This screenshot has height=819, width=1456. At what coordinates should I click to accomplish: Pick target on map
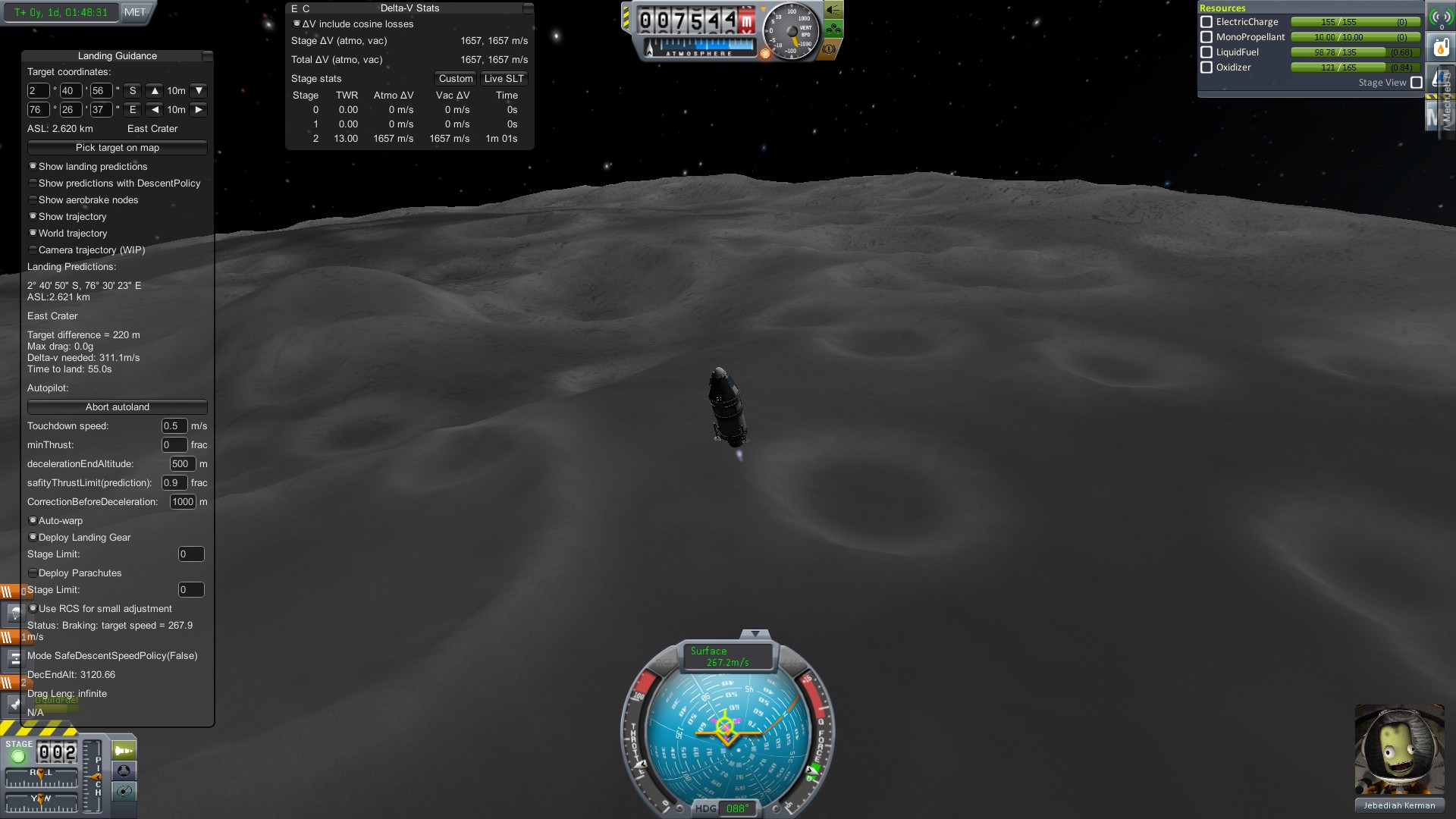pyautogui.click(x=117, y=148)
